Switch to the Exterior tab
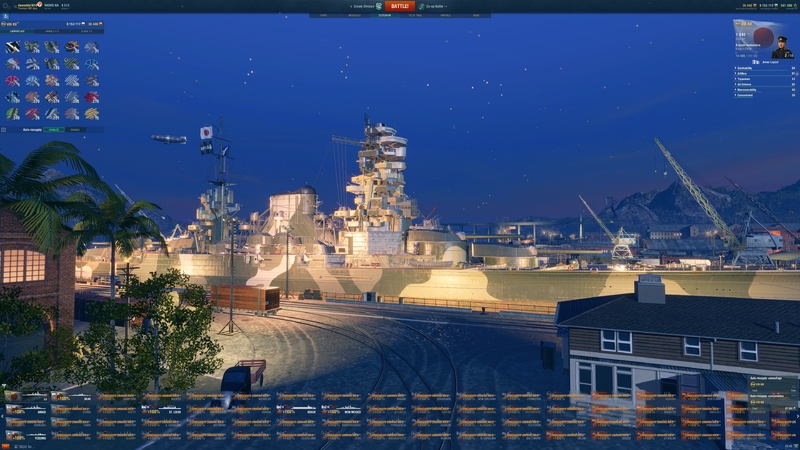The width and height of the screenshot is (800, 450). (x=384, y=15)
